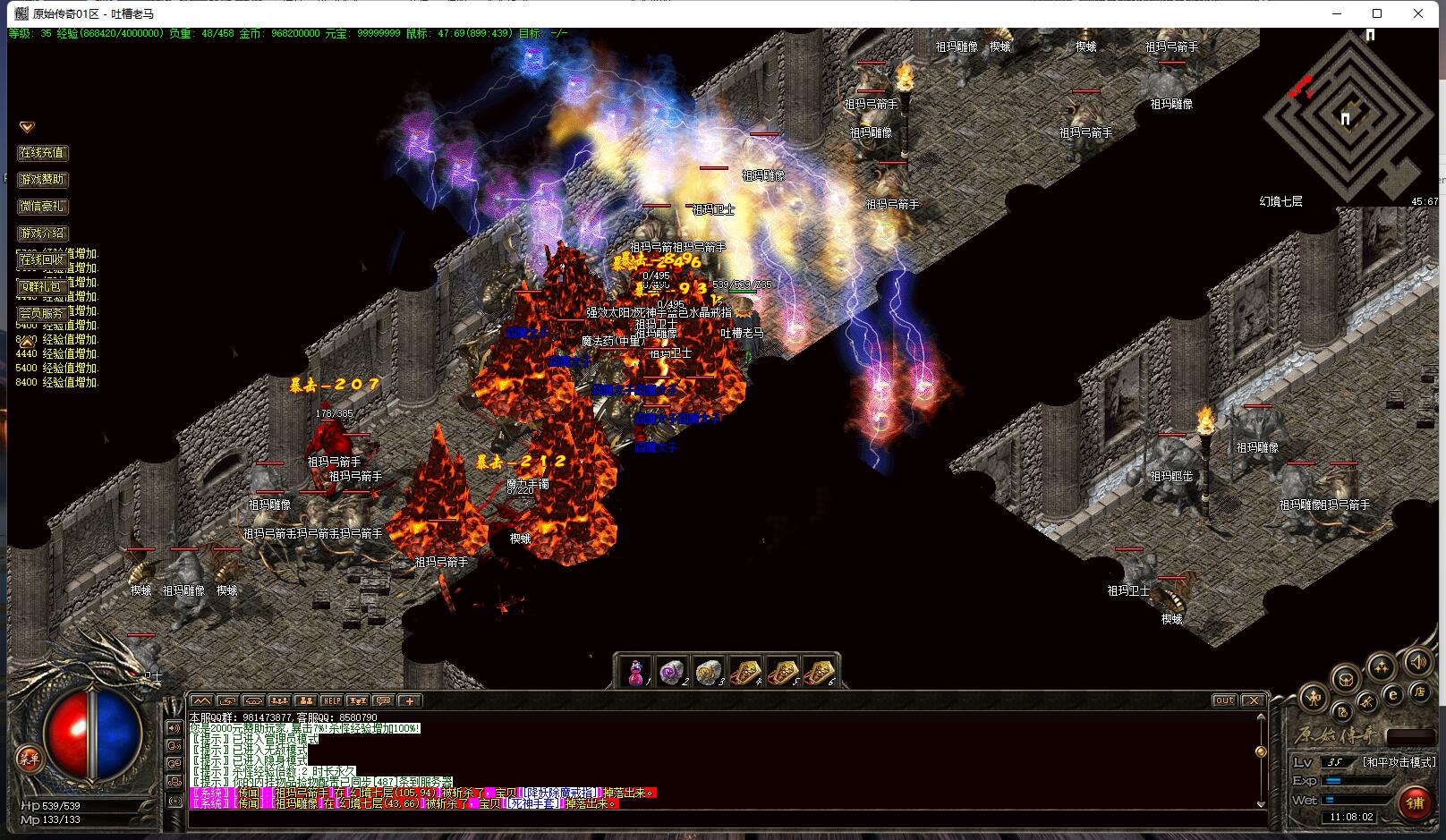Open the character equipment panel icon

[x=1314, y=695]
